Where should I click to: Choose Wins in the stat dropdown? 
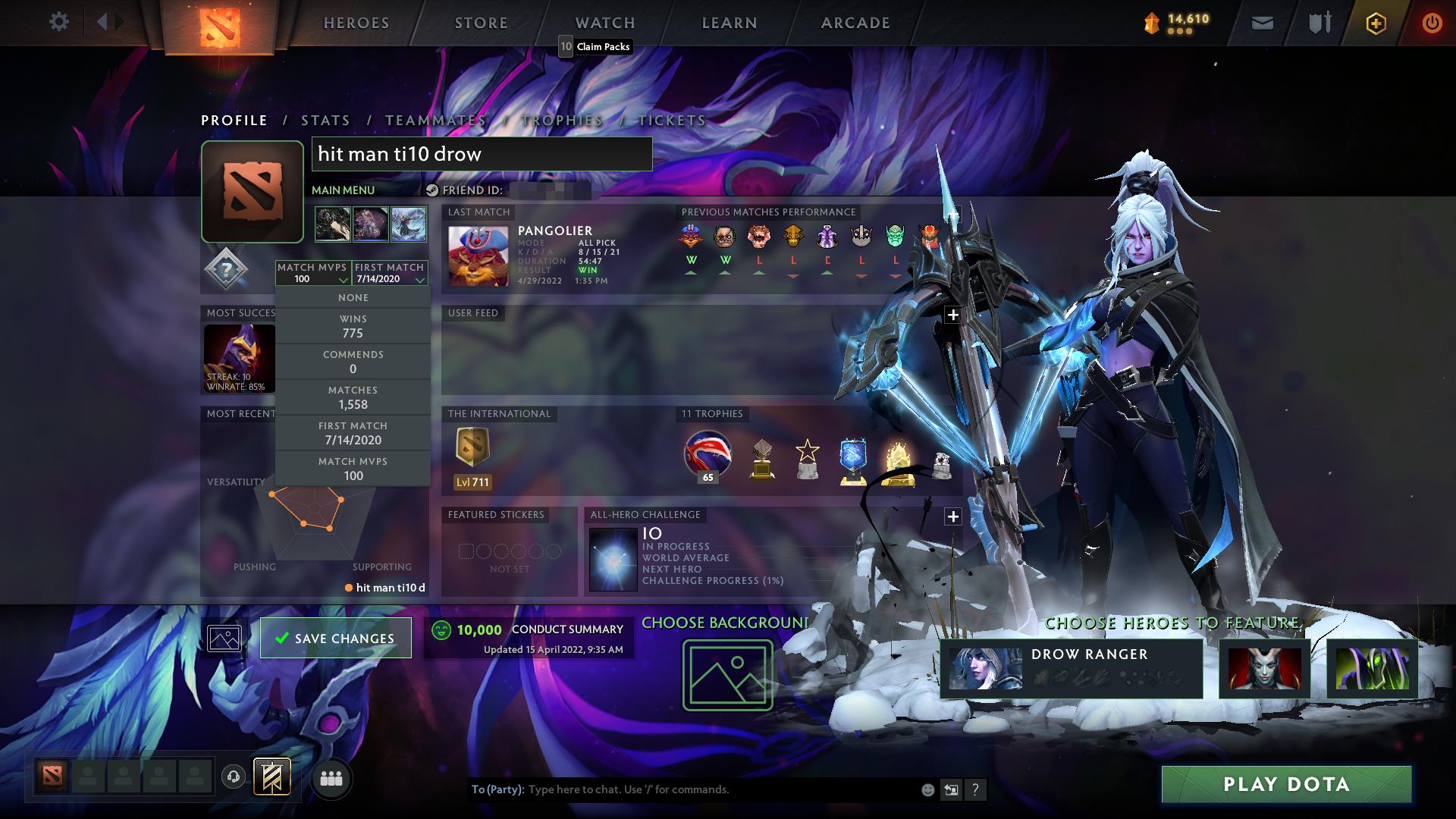[x=353, y=326]
